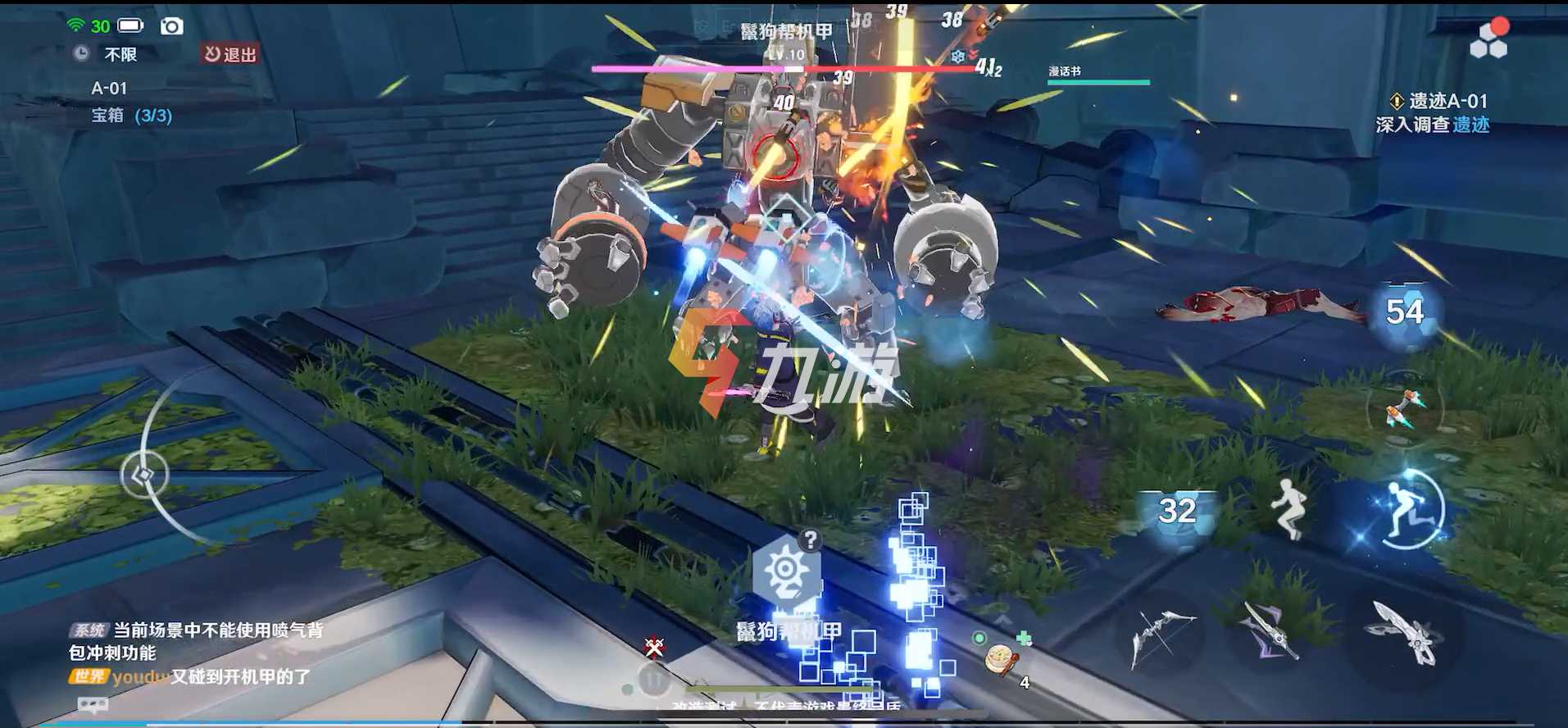Tap the virtual joystick center knob

tap(144, 475)
